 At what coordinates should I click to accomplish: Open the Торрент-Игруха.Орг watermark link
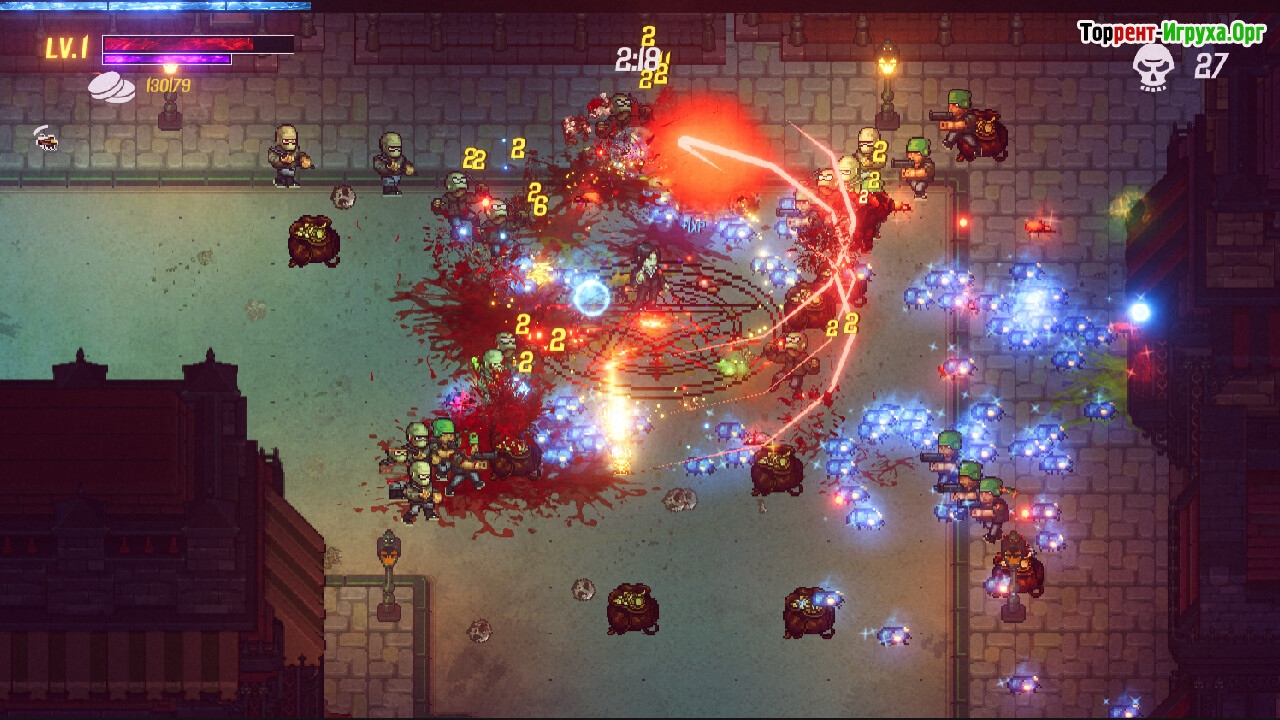[x=1172, y=33]
